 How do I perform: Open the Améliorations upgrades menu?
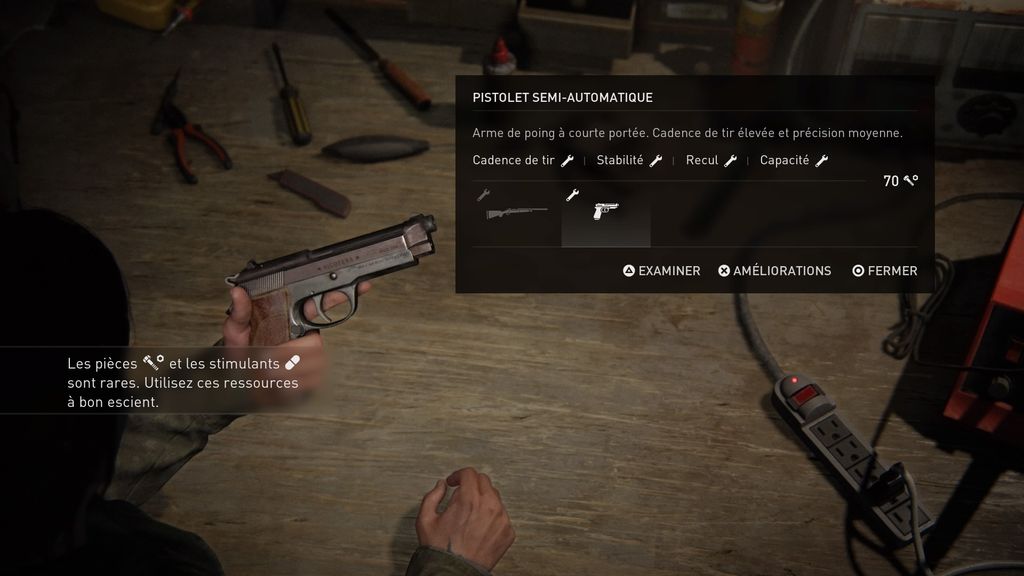774,271
